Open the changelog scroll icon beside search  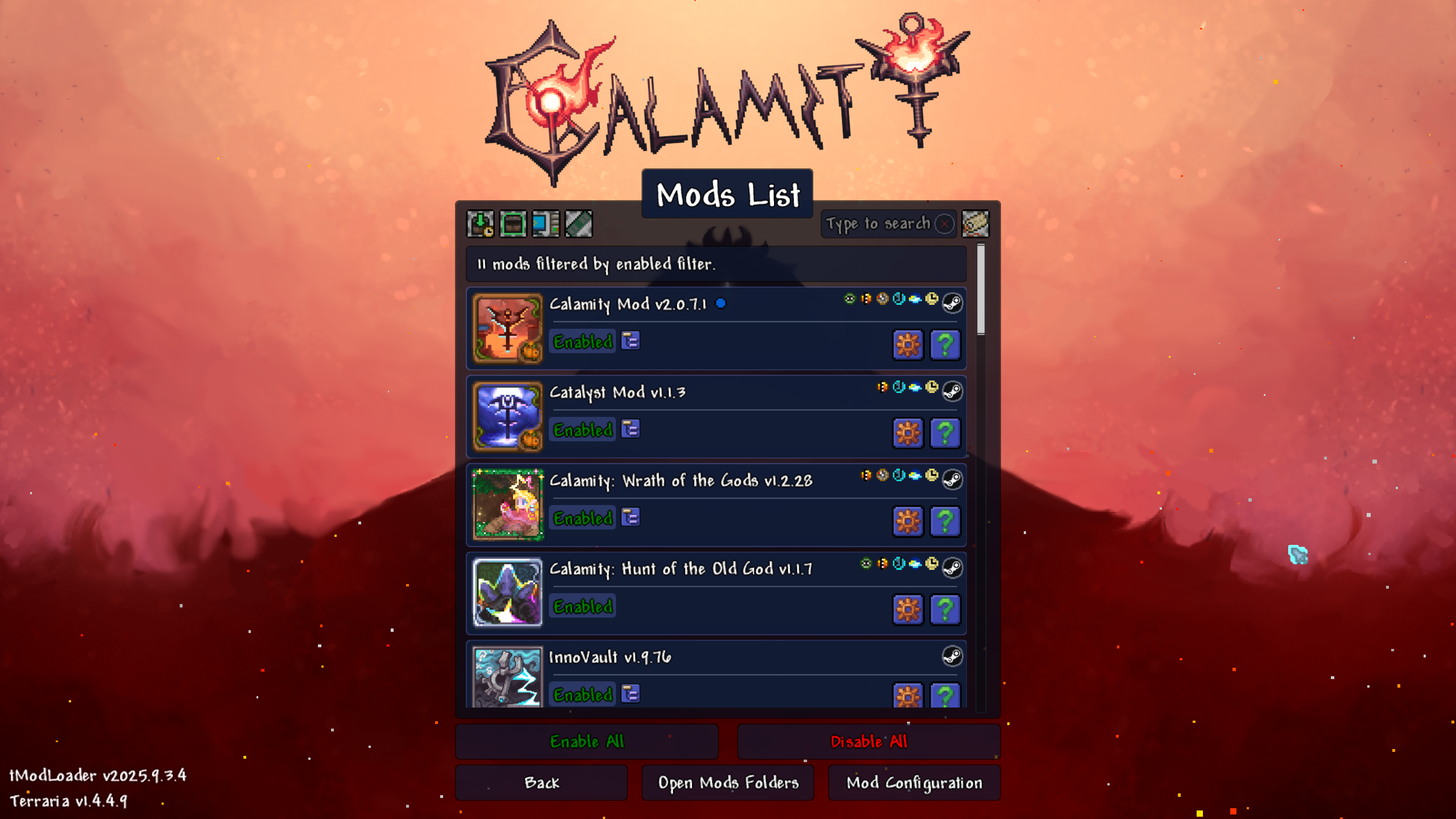pyautogui.click(x=977, y=224)
